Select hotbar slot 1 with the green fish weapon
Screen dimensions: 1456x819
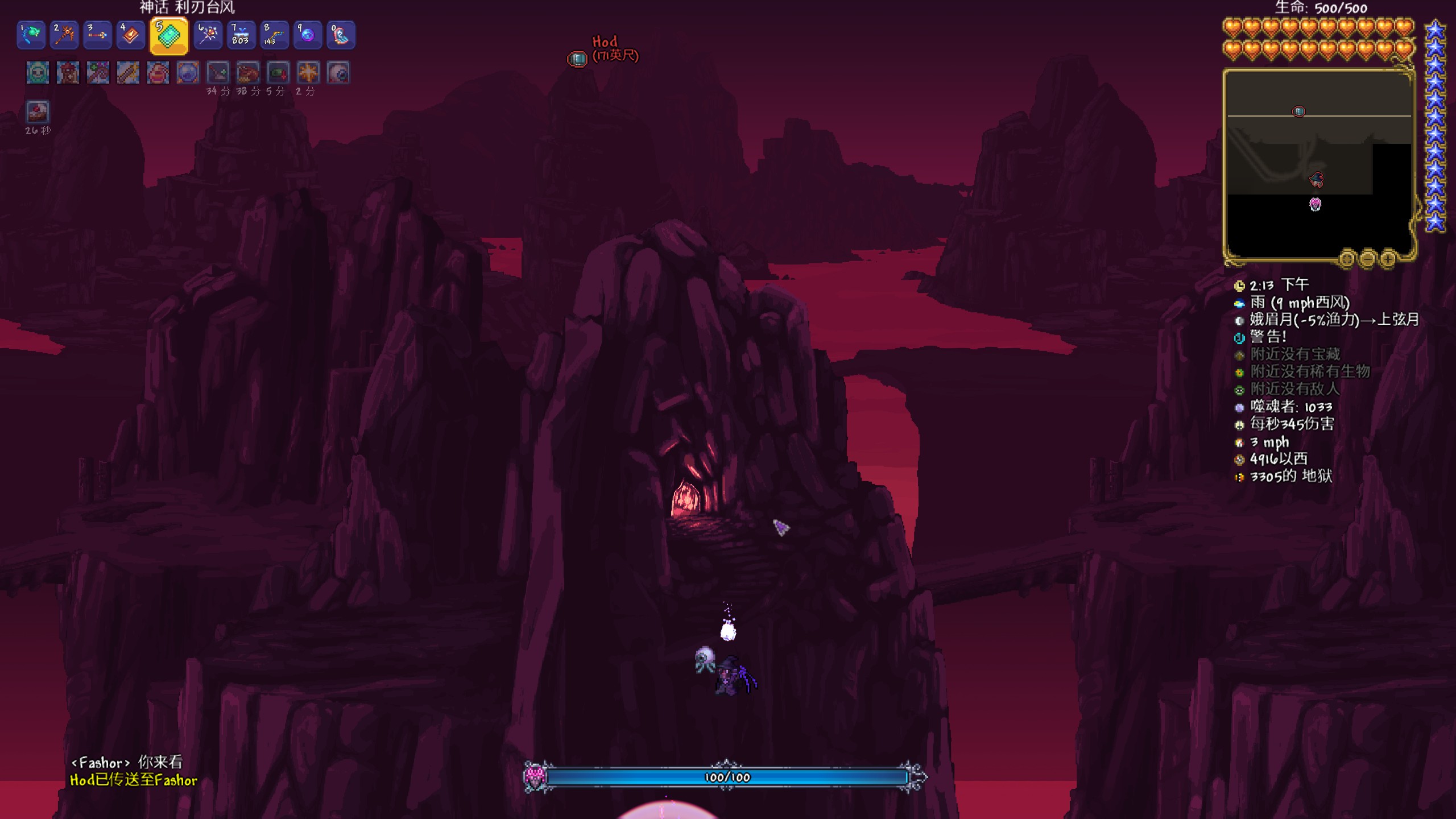tap(31, 35)
